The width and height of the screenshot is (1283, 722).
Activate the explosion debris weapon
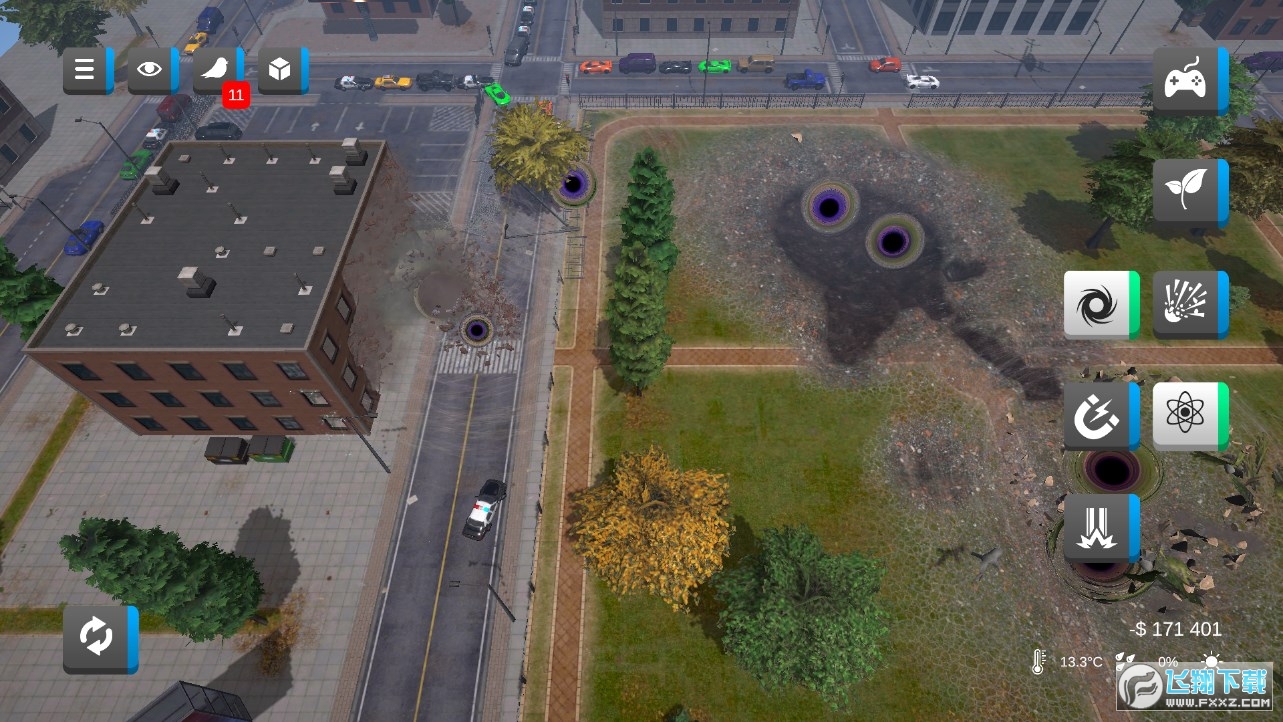pyautogui.click(x=1188, y=304)
